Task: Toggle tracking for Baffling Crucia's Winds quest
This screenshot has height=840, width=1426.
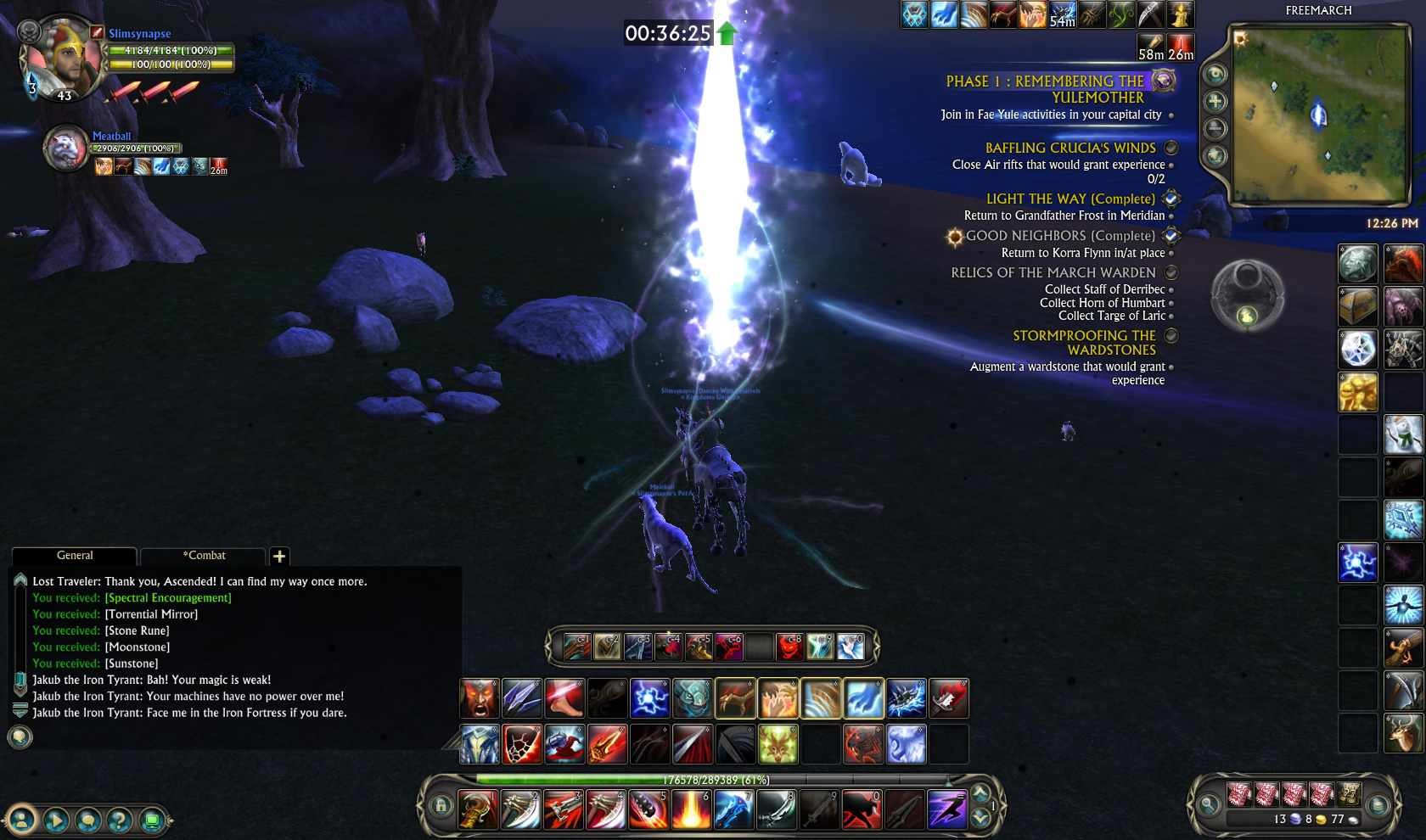Action: [x=1170, y=147]
